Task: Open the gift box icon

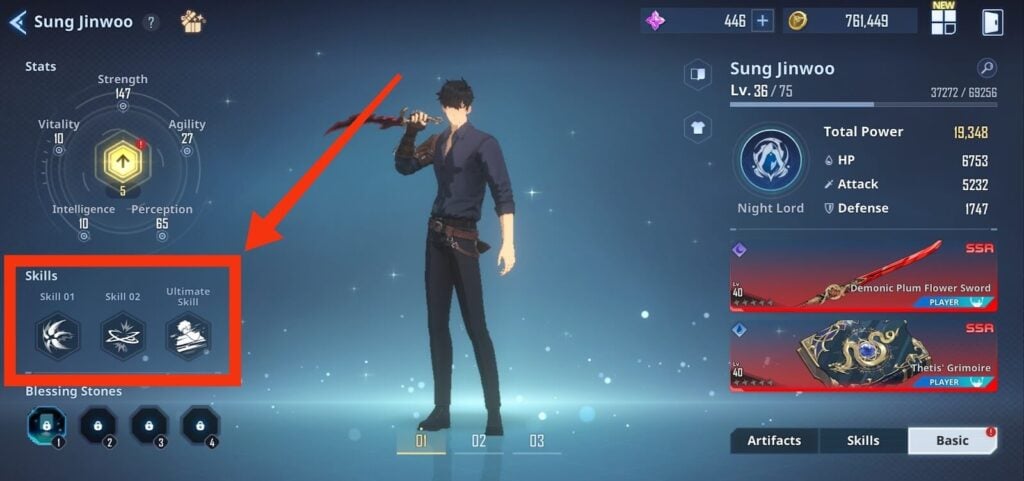Action: 193,21
